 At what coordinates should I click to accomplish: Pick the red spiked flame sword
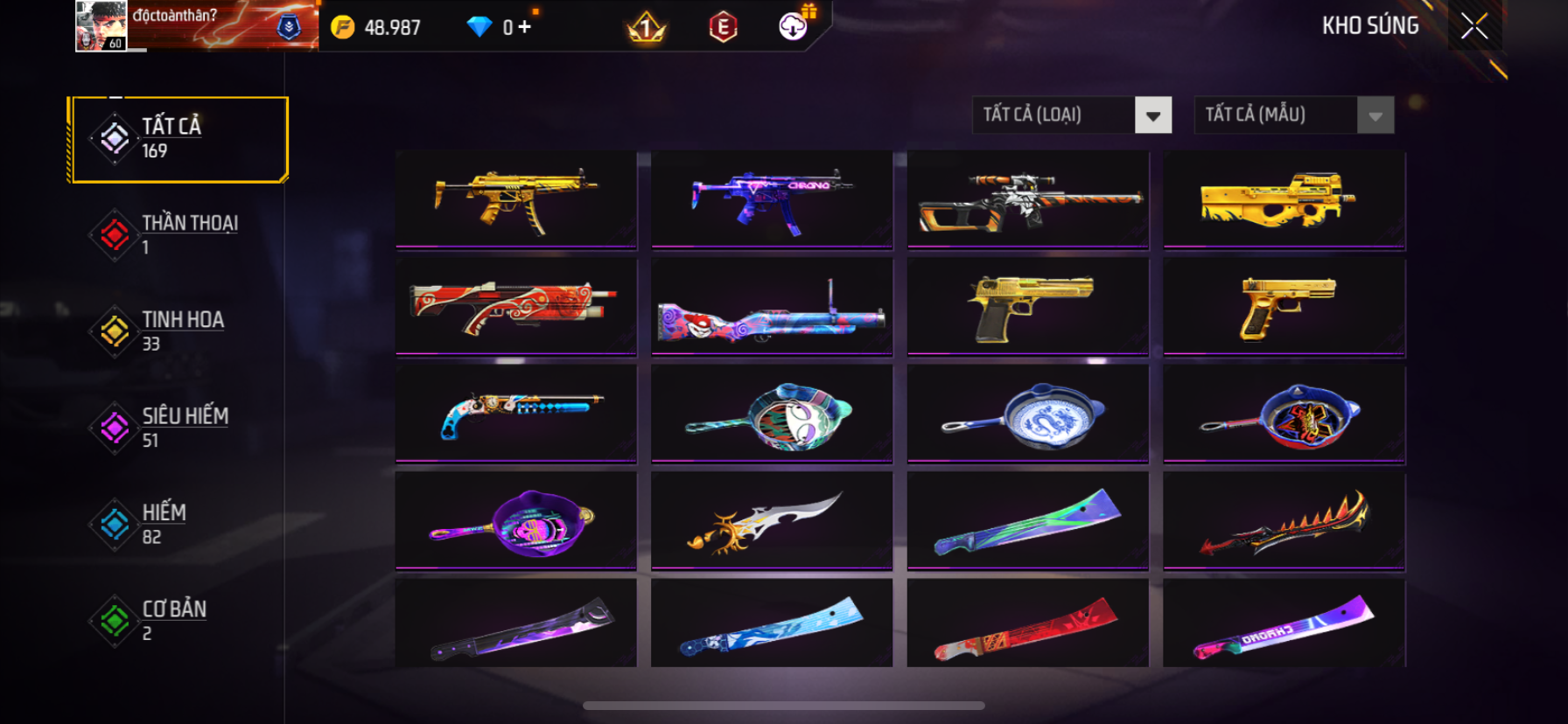1284,522
